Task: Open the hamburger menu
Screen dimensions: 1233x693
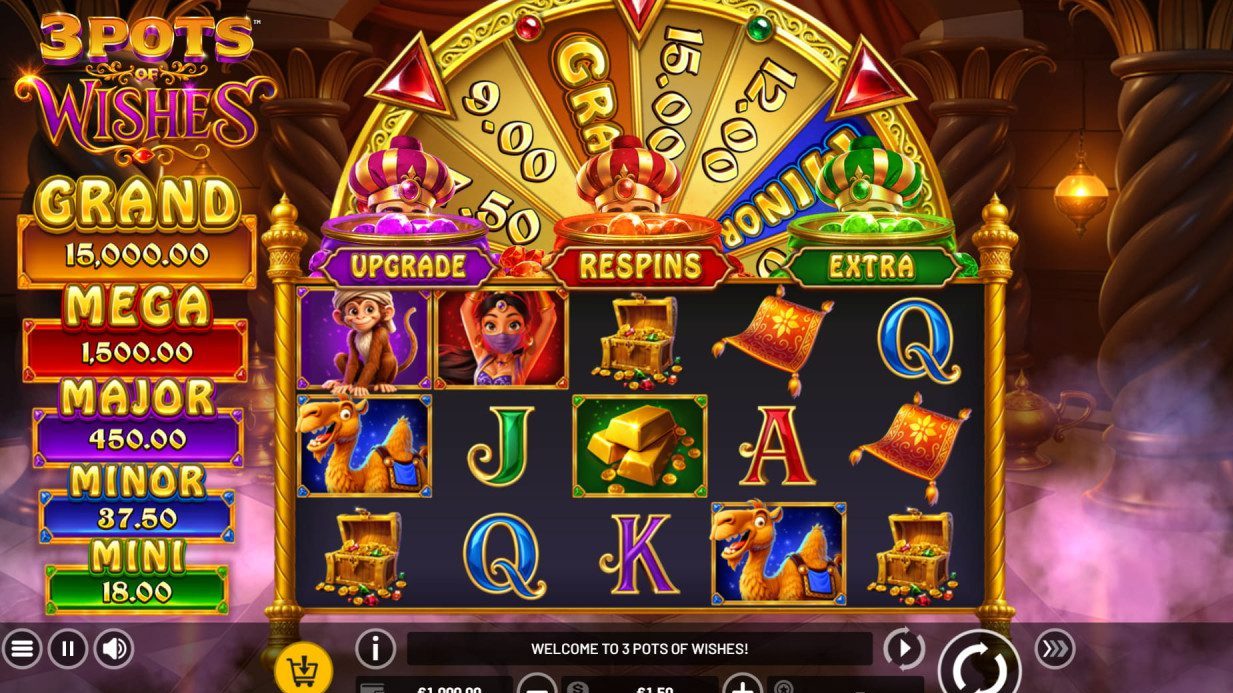Action: pos(22,650)
